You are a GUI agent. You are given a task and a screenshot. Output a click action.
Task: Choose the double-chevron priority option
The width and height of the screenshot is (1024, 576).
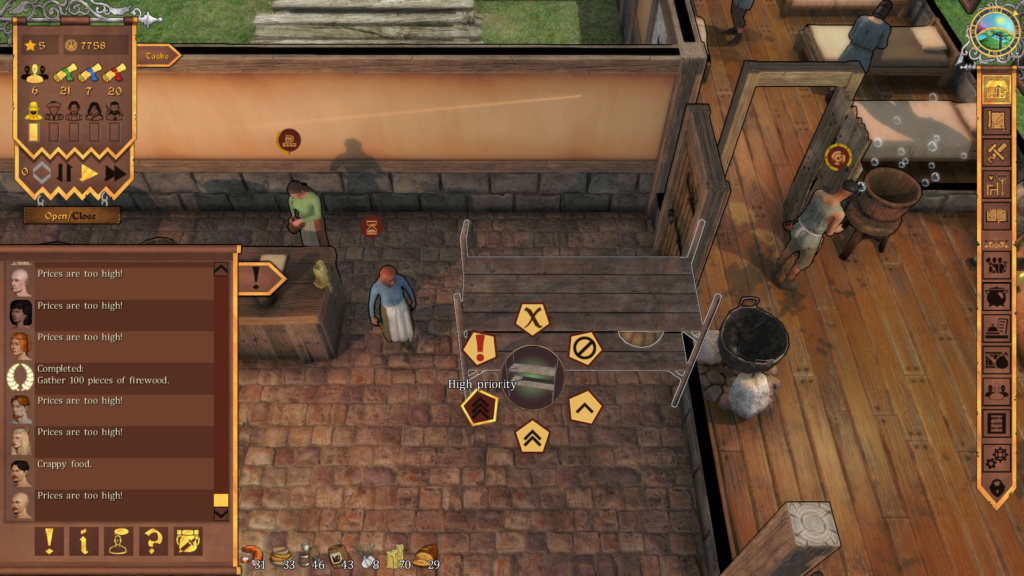pos(532,436)
